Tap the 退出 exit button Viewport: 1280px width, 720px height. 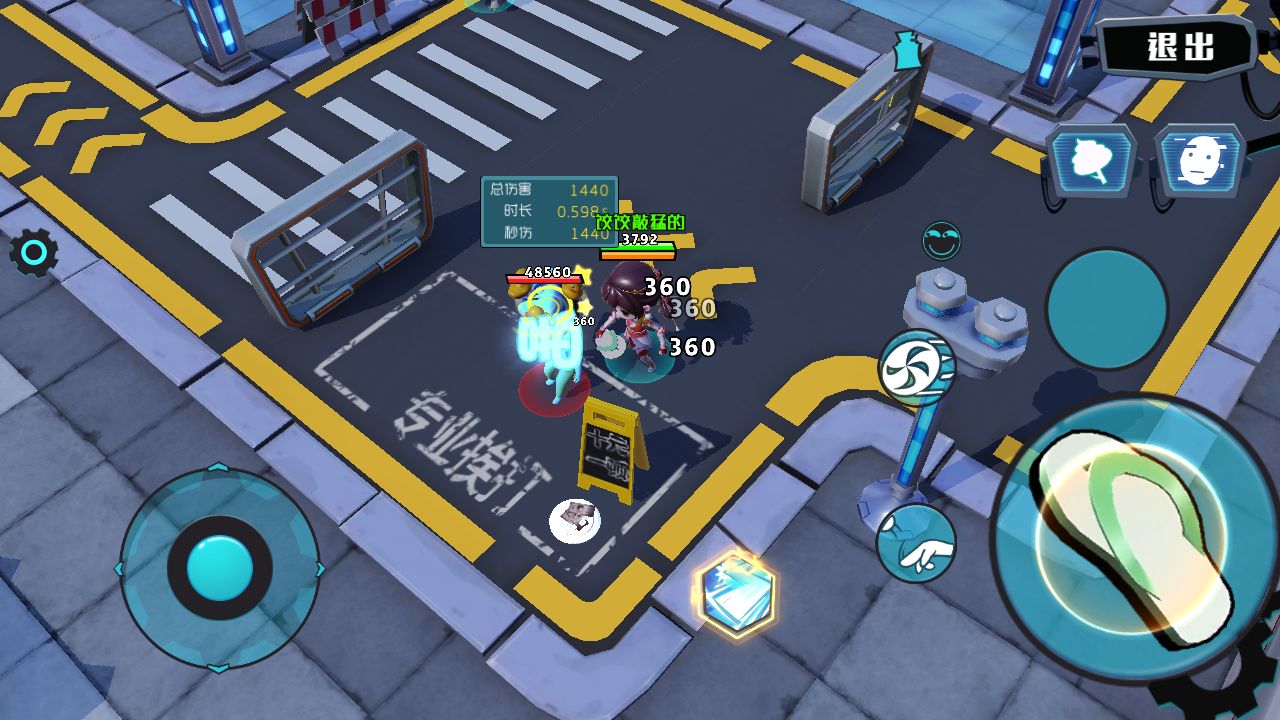pos(1180,46)
